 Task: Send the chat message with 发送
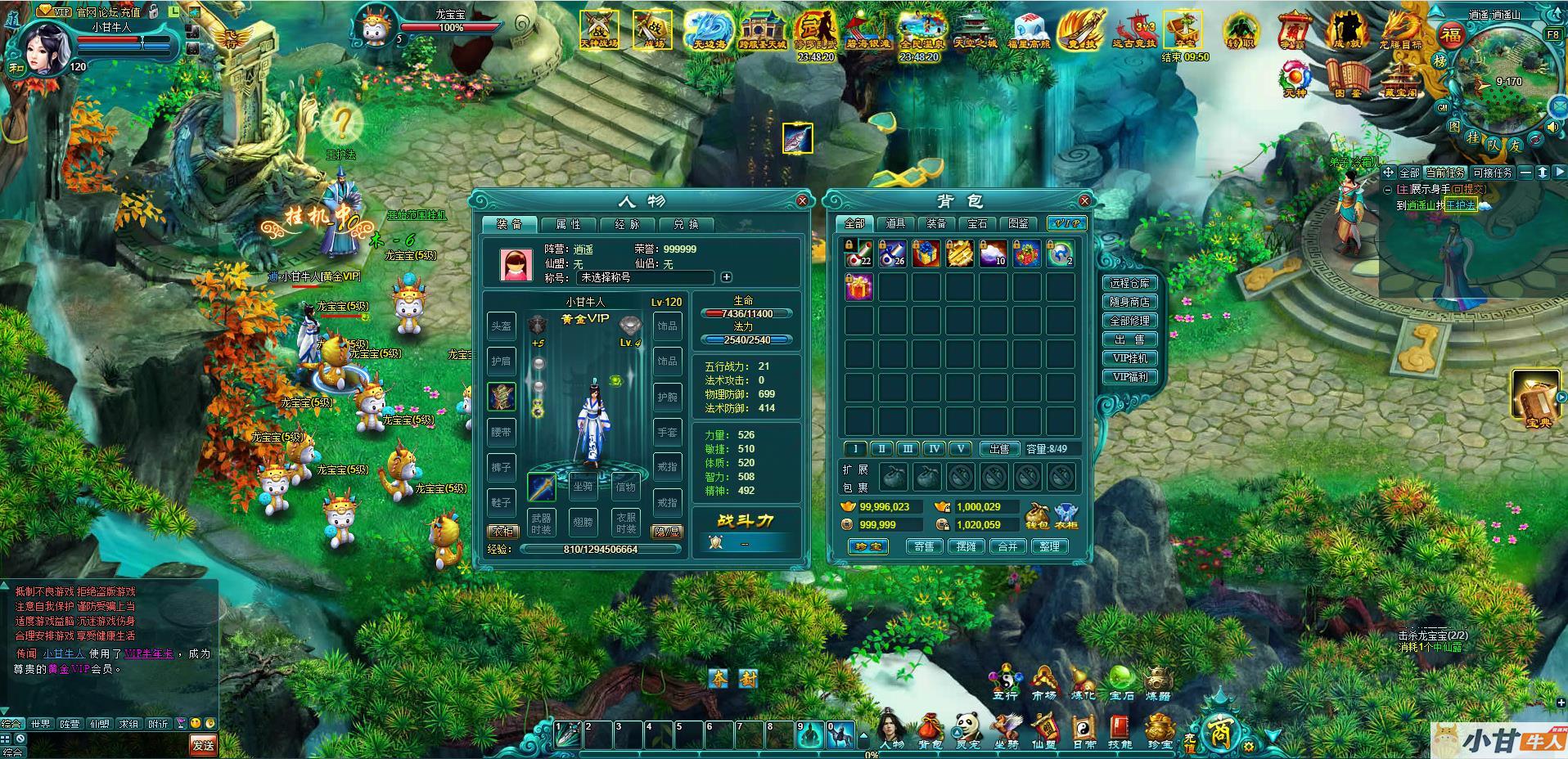tap(203, 745)
